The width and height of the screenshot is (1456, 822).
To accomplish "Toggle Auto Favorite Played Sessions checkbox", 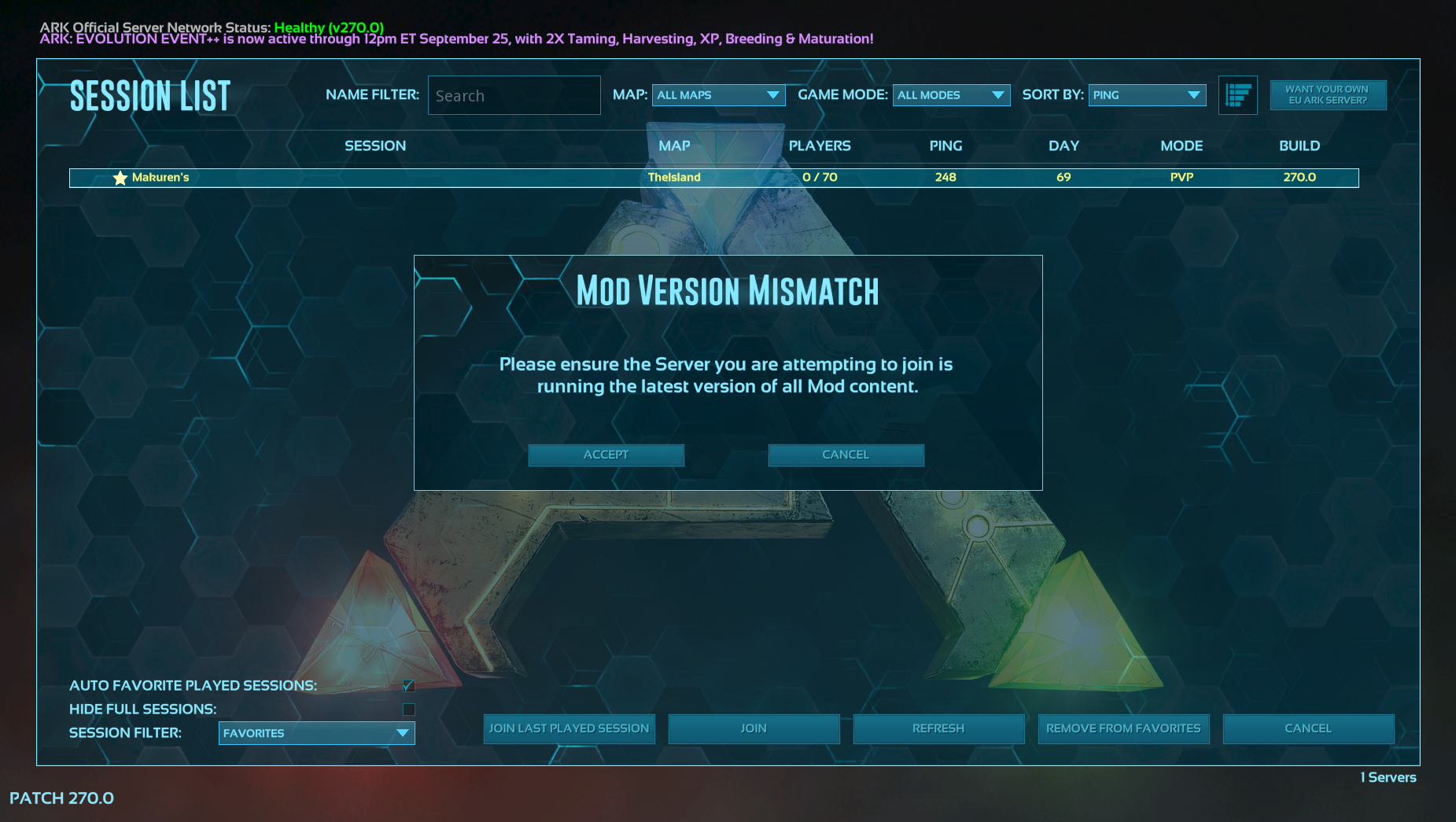I will [x=408, y=686].
